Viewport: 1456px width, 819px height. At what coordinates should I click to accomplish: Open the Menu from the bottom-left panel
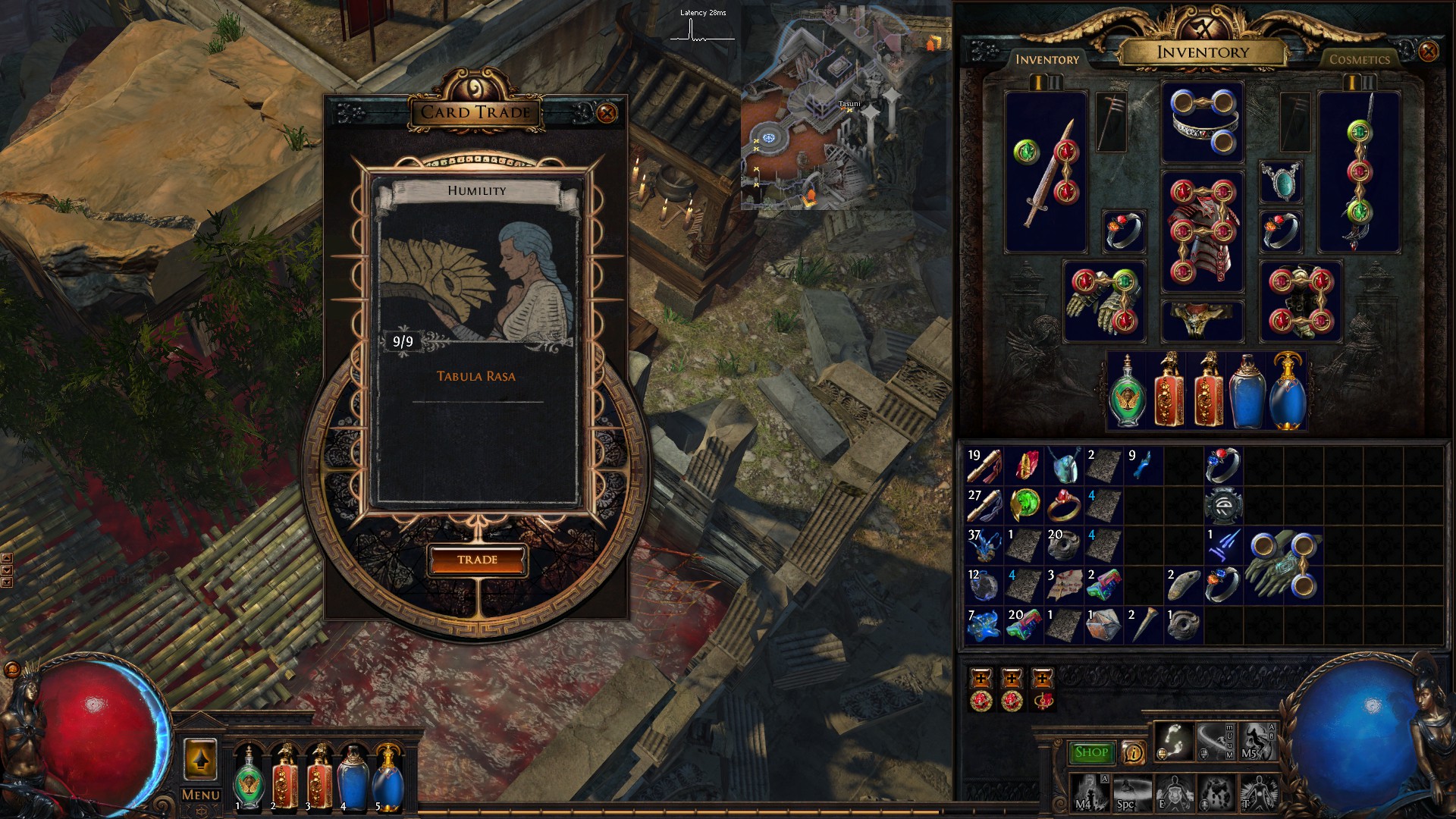[199, 795]
